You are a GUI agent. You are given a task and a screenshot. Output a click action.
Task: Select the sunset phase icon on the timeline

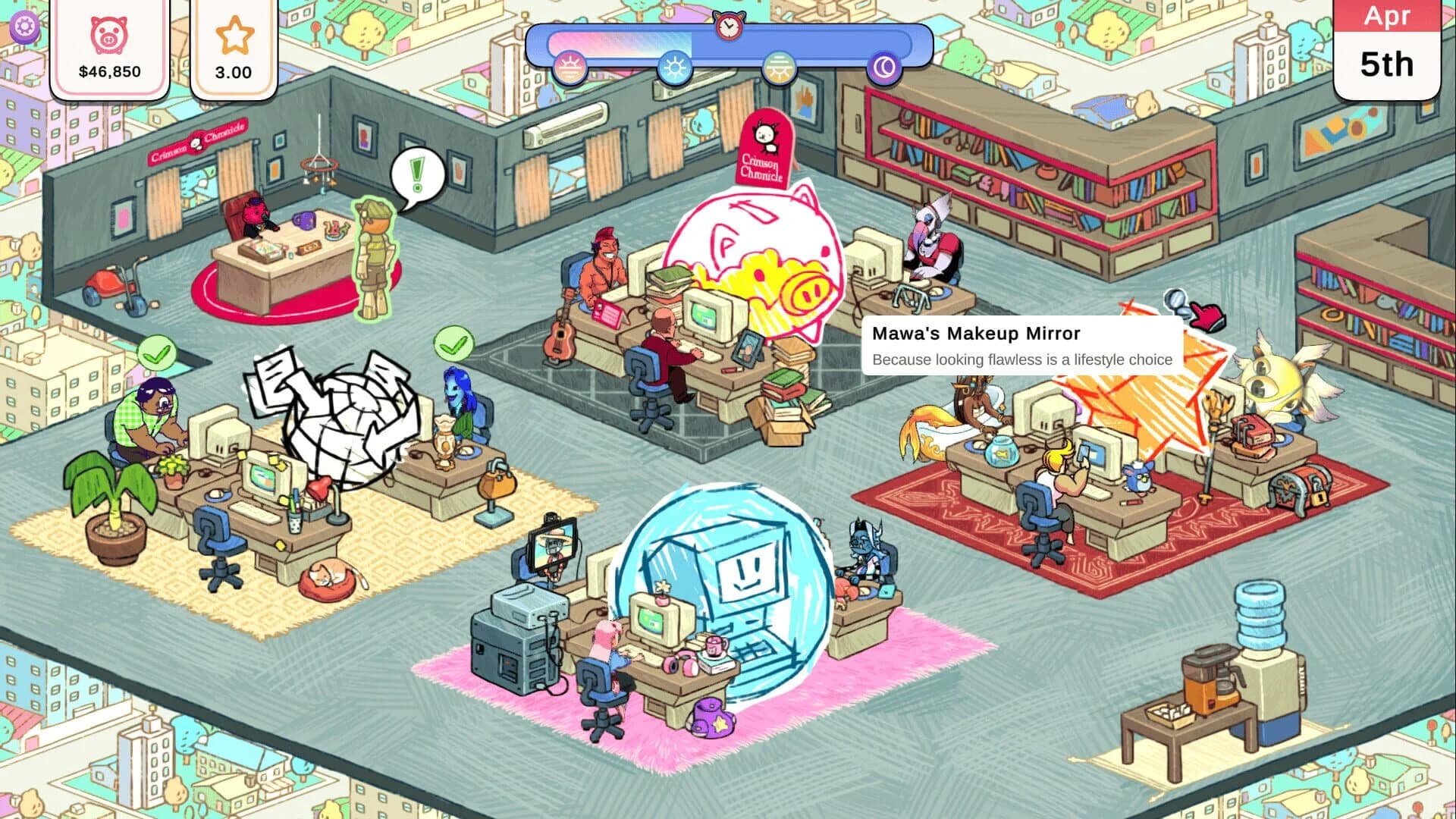click(779, 64)
